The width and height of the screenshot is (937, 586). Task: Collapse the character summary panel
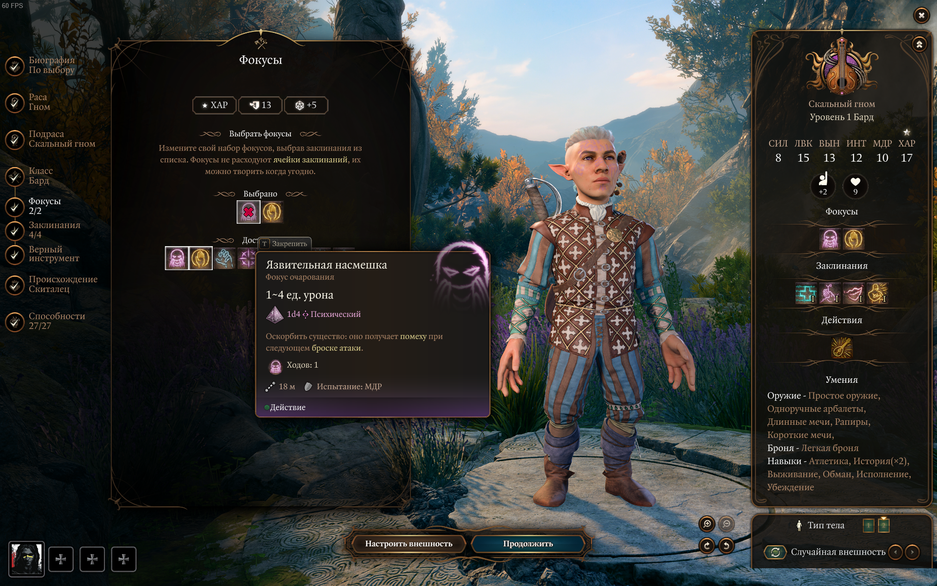[x=919, y=45]
